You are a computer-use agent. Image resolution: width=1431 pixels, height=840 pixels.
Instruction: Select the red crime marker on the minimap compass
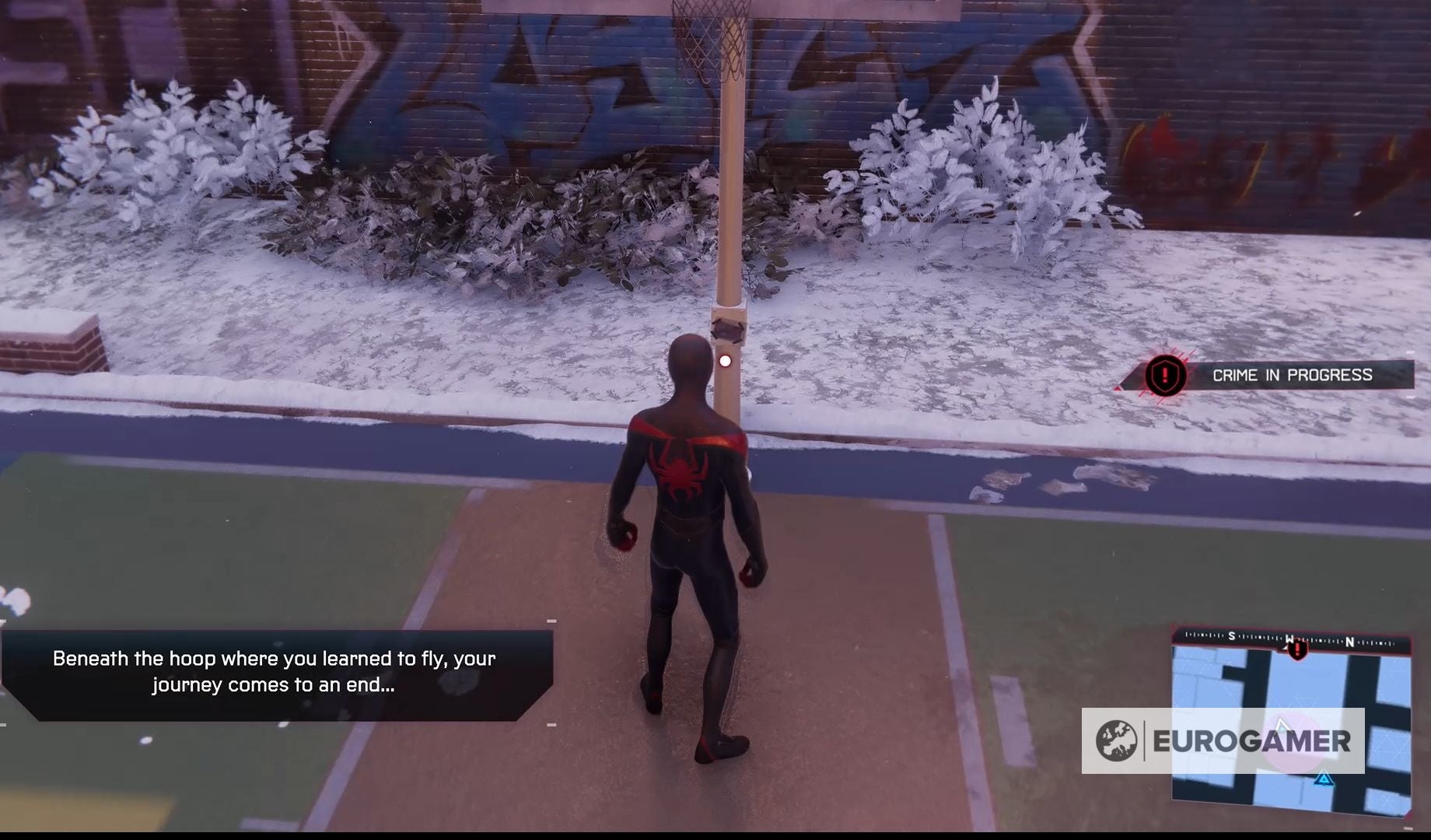[1298, 651]
